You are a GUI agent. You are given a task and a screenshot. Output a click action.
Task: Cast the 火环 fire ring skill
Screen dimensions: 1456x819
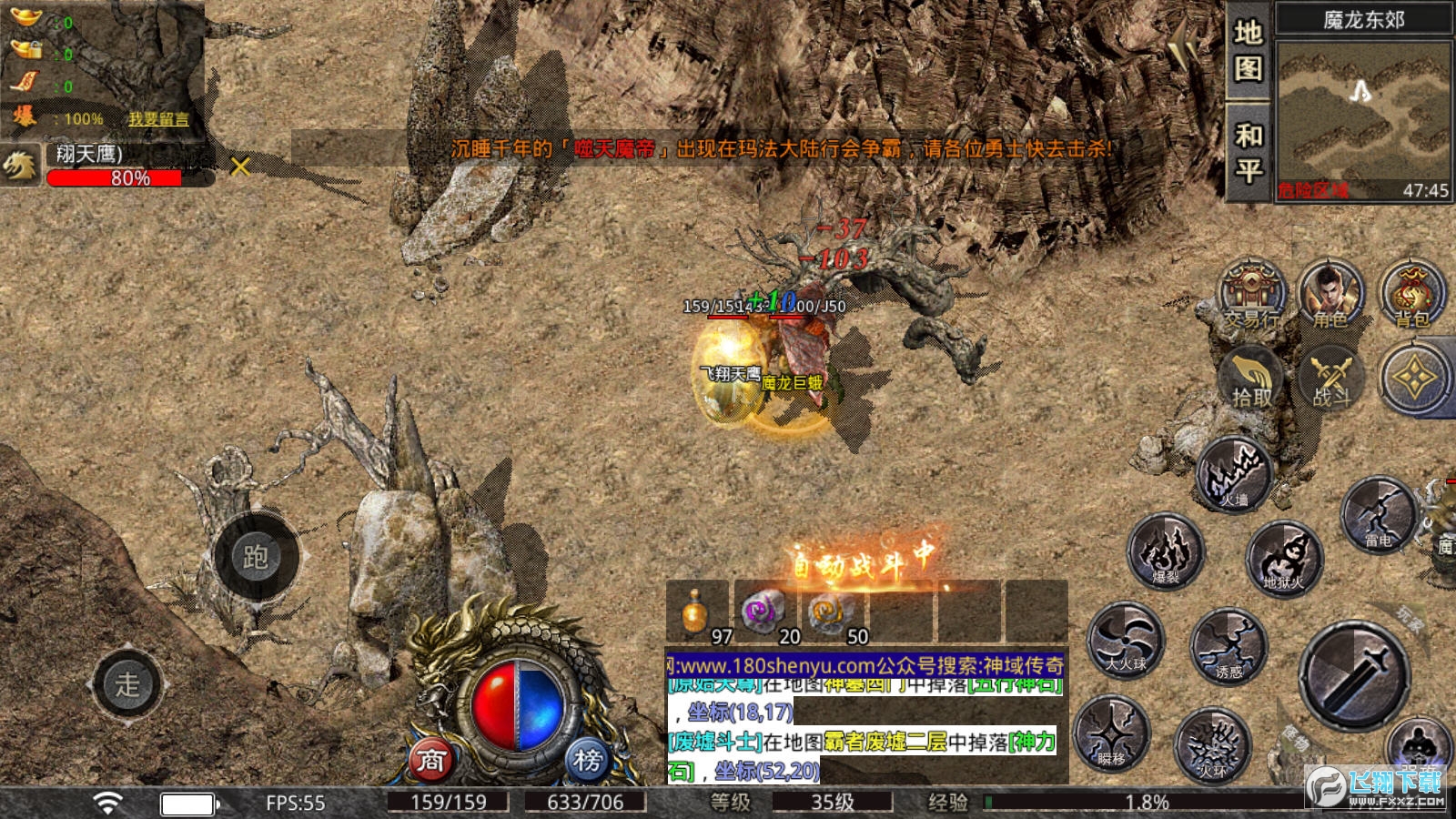point(1212,746)
